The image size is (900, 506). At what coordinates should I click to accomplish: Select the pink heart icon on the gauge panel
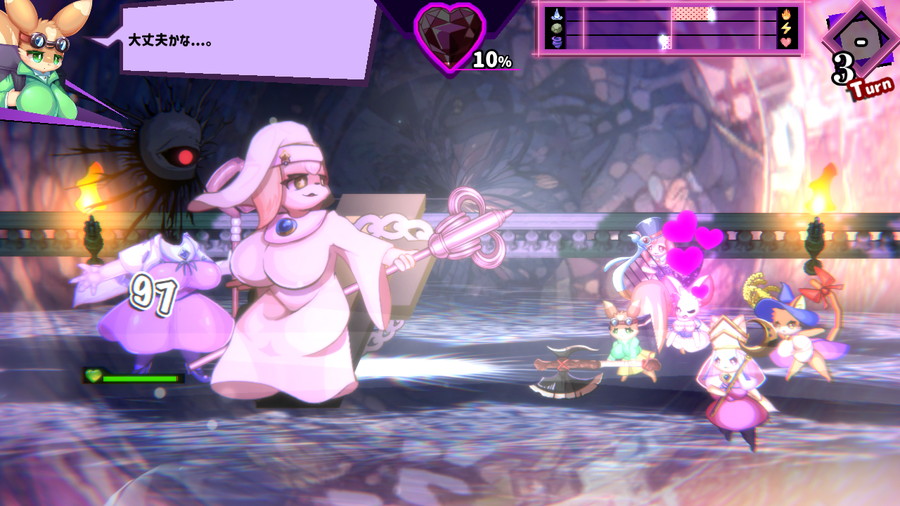click(x=786, y=42)
